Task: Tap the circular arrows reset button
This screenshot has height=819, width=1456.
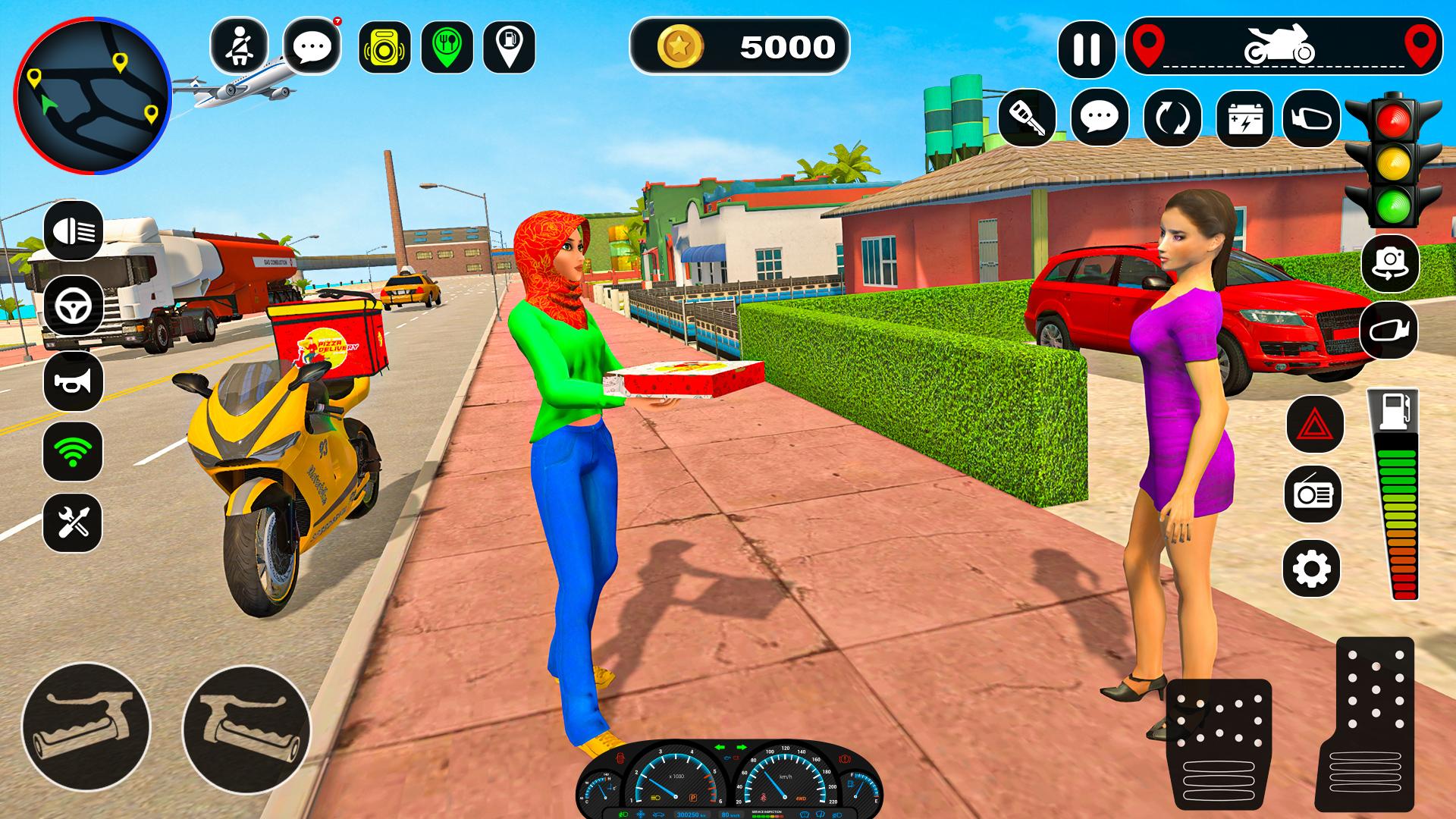Action: [x=1172, y=118]
